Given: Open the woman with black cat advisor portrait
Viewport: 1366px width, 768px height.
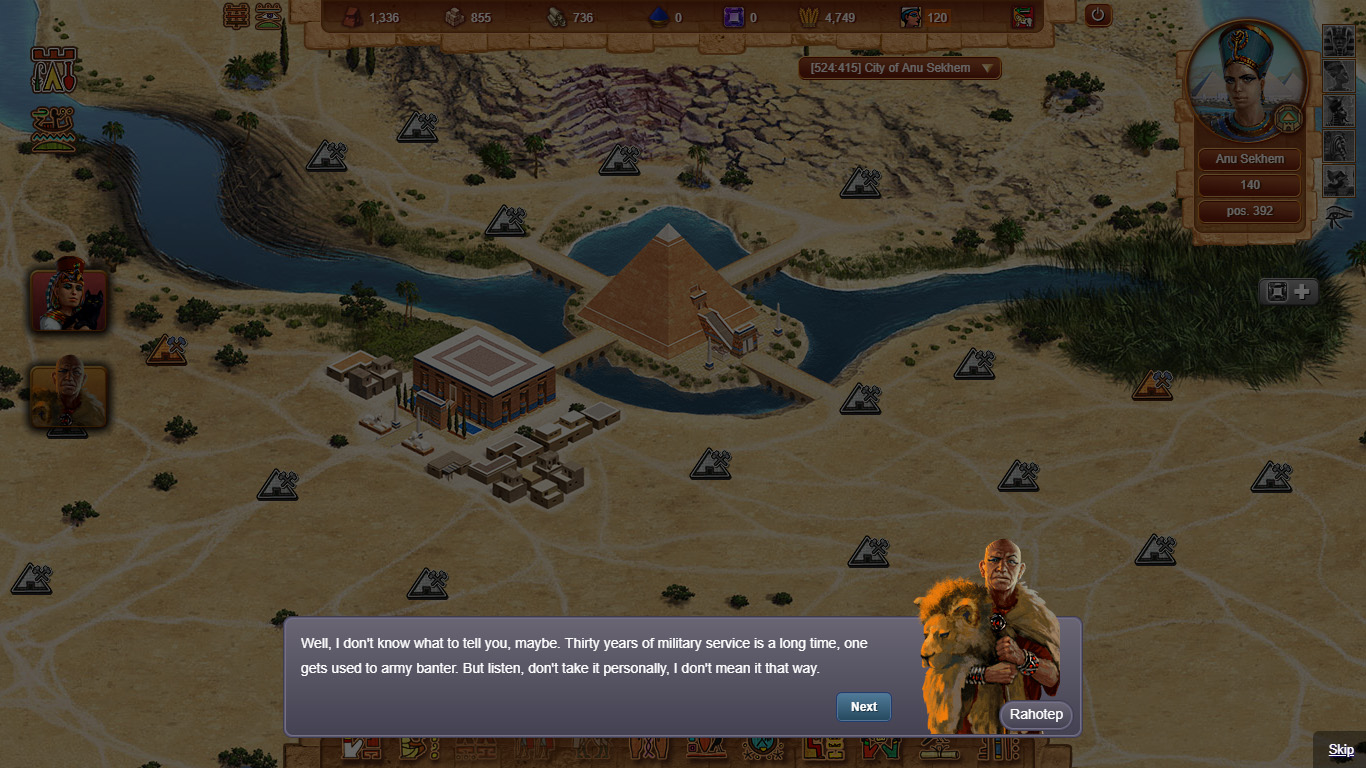Looking at the screenshot, I should coord(68,299).
